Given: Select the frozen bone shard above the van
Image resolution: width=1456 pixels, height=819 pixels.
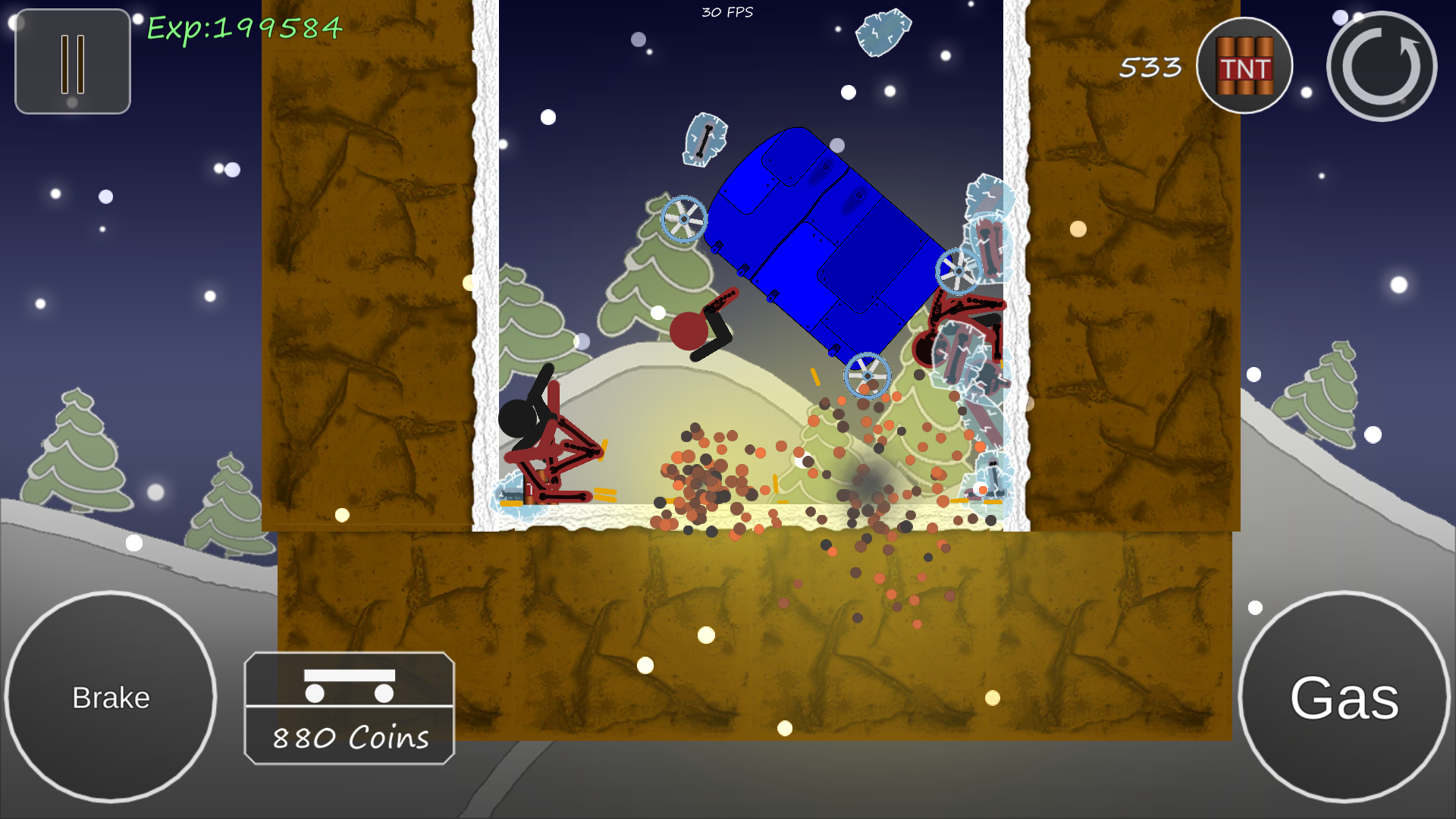Looking at the screenshot, I should (x=705, y=140).
